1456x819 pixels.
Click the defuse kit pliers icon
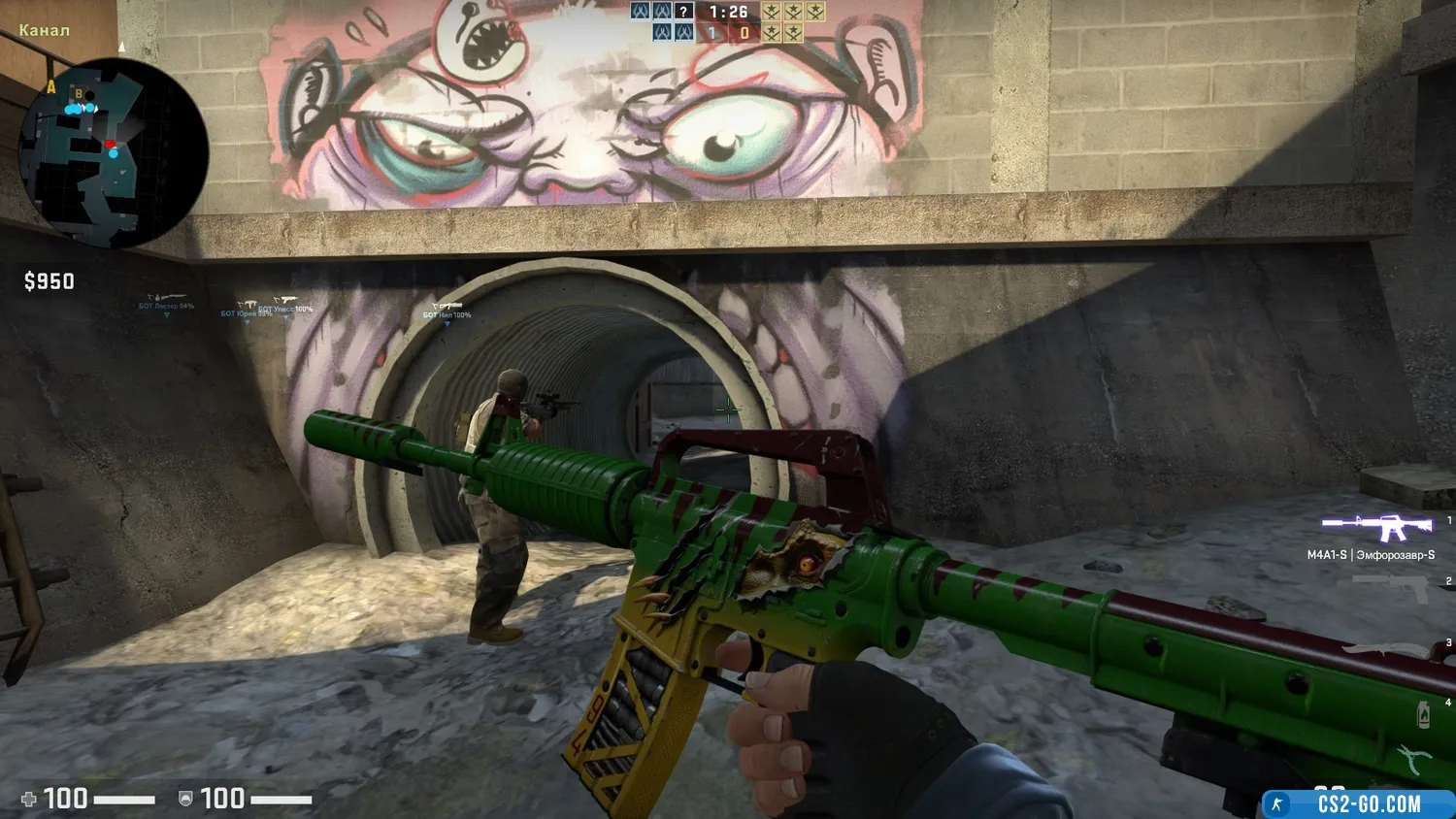click(x=1413, y=758)
